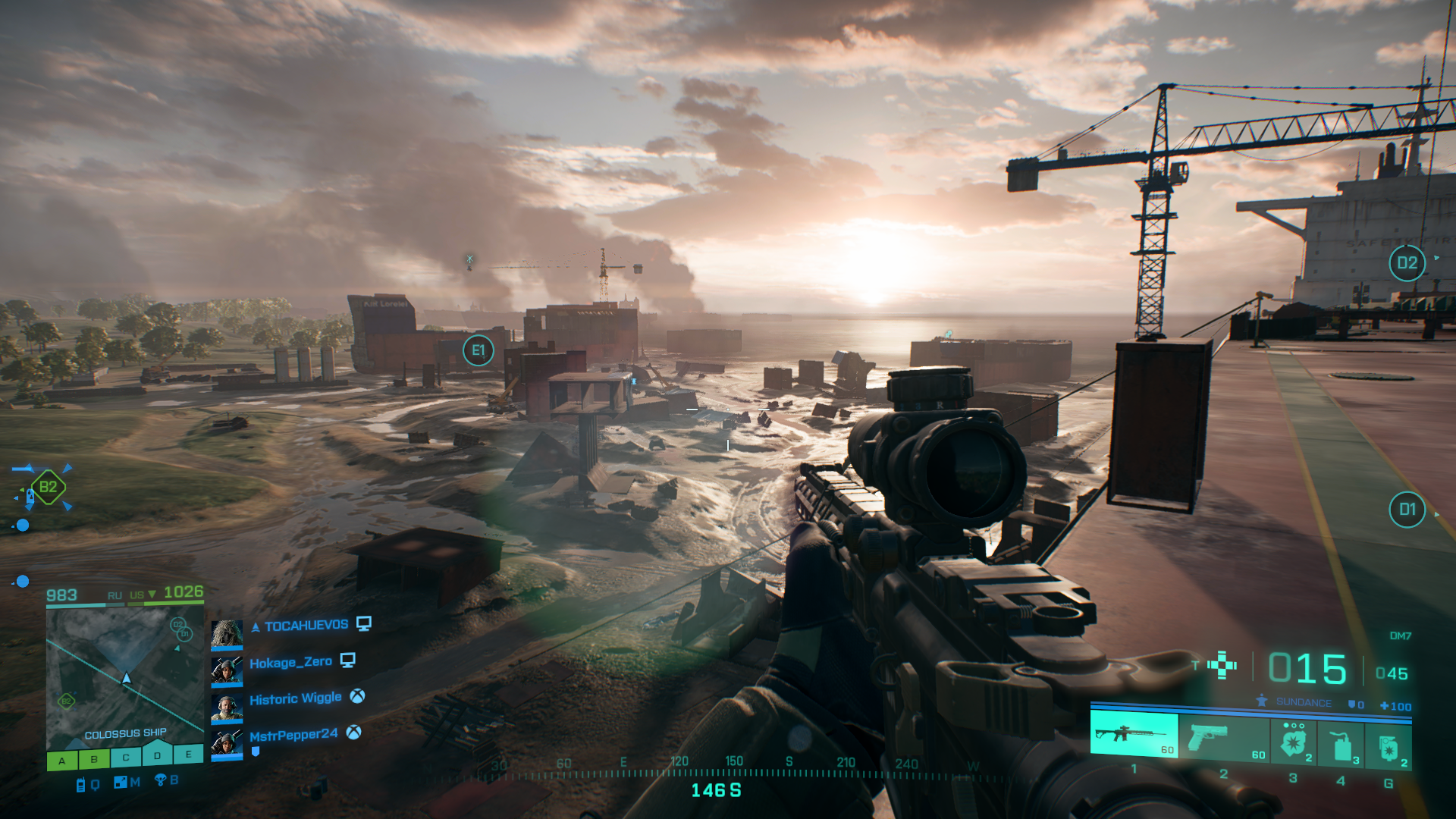Select squad member MstrPepper24
Viewport: 1456px width, 819px height.
pyautogui.click(x=293, y=735)
